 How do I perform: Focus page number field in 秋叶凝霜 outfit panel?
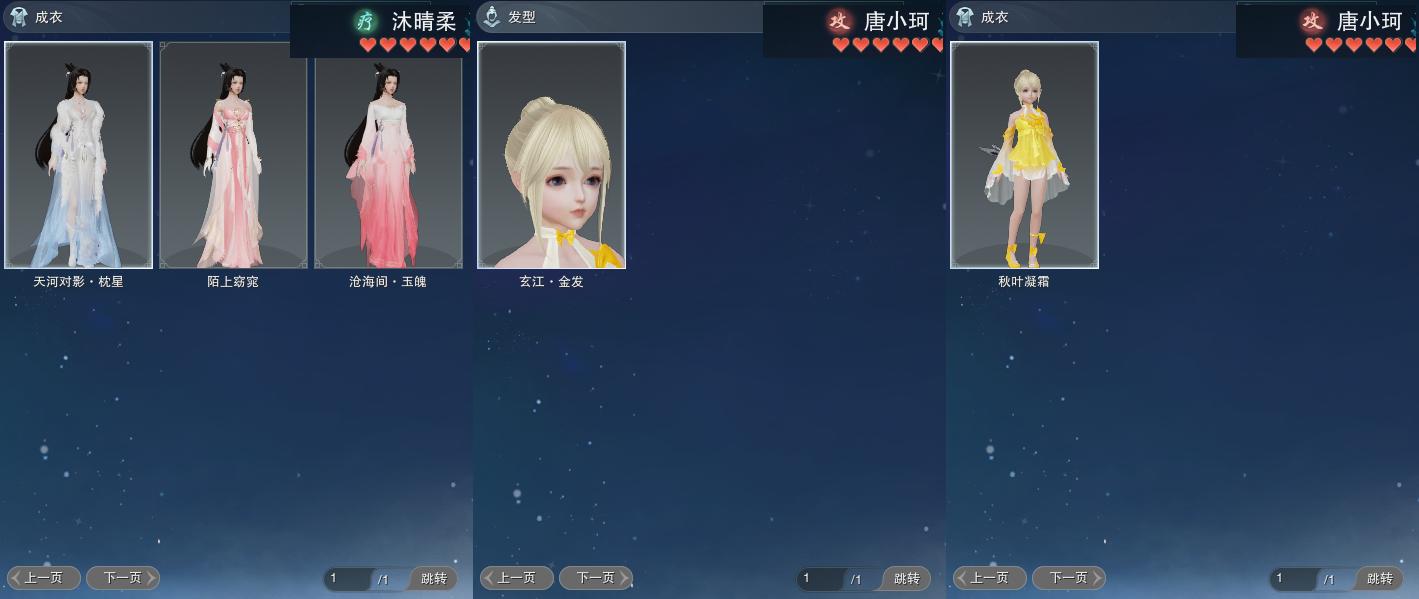pos(1295,579)
